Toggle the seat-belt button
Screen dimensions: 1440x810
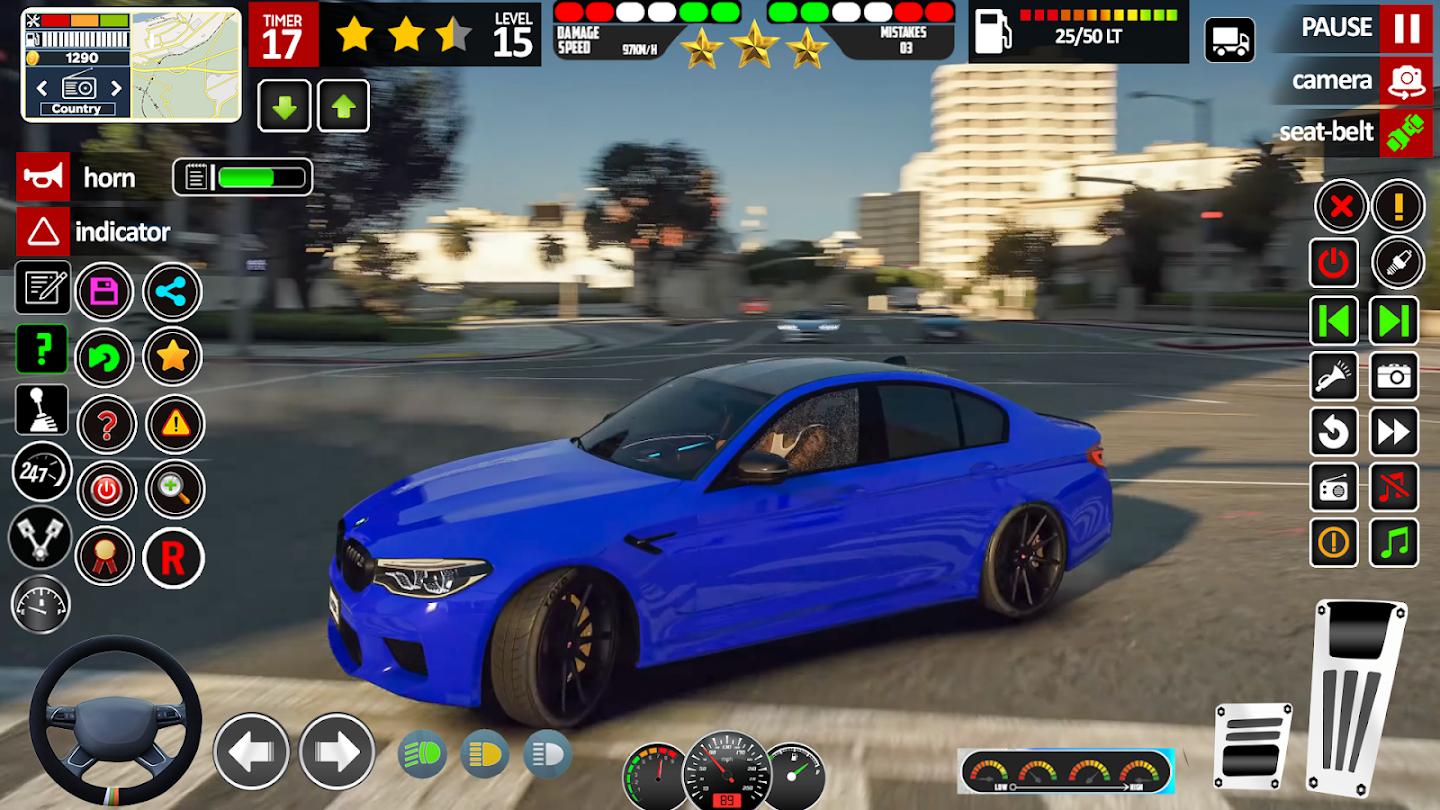point(1405,133)
